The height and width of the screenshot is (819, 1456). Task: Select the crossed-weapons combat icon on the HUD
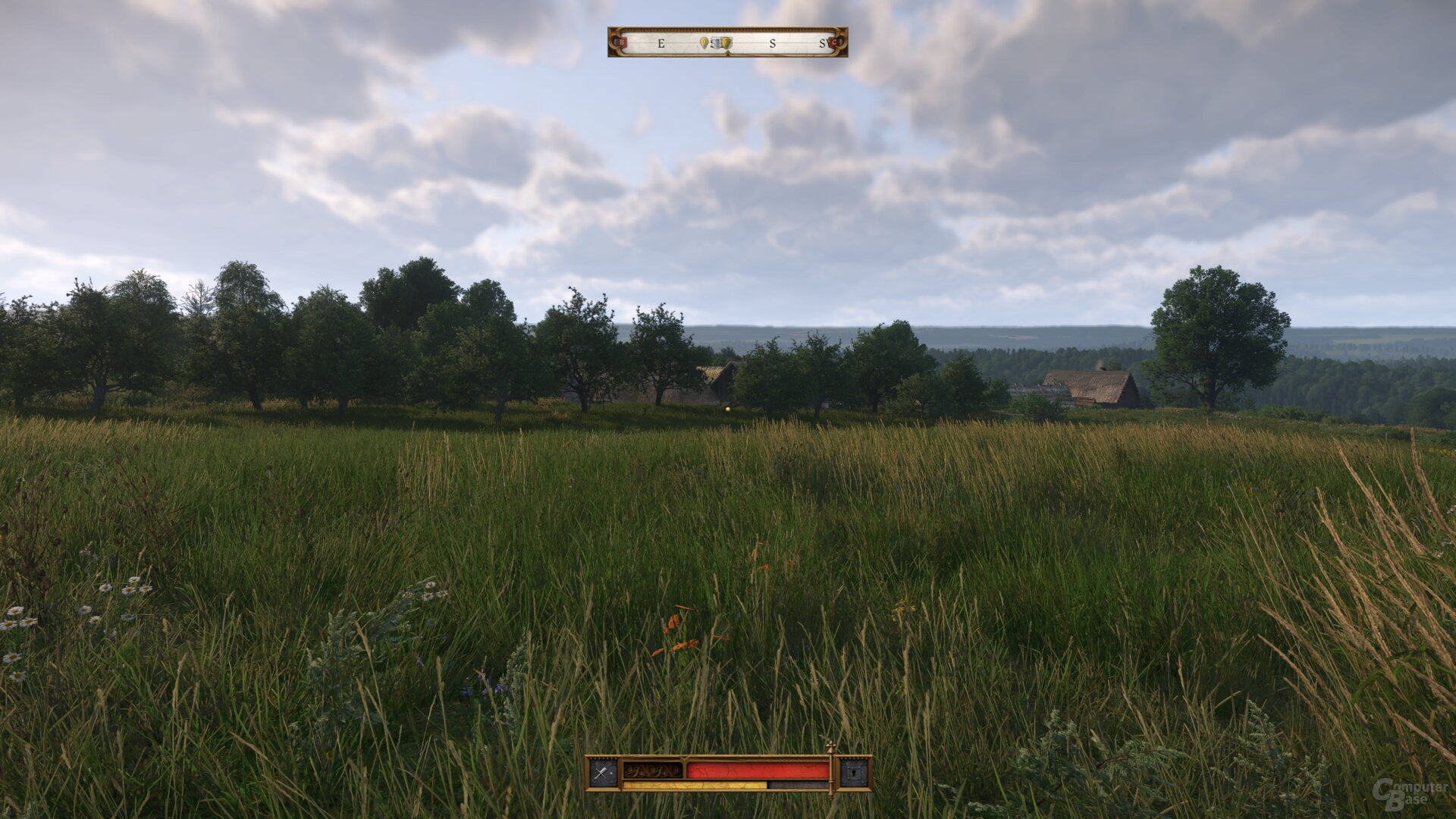[x=600, y=772]
